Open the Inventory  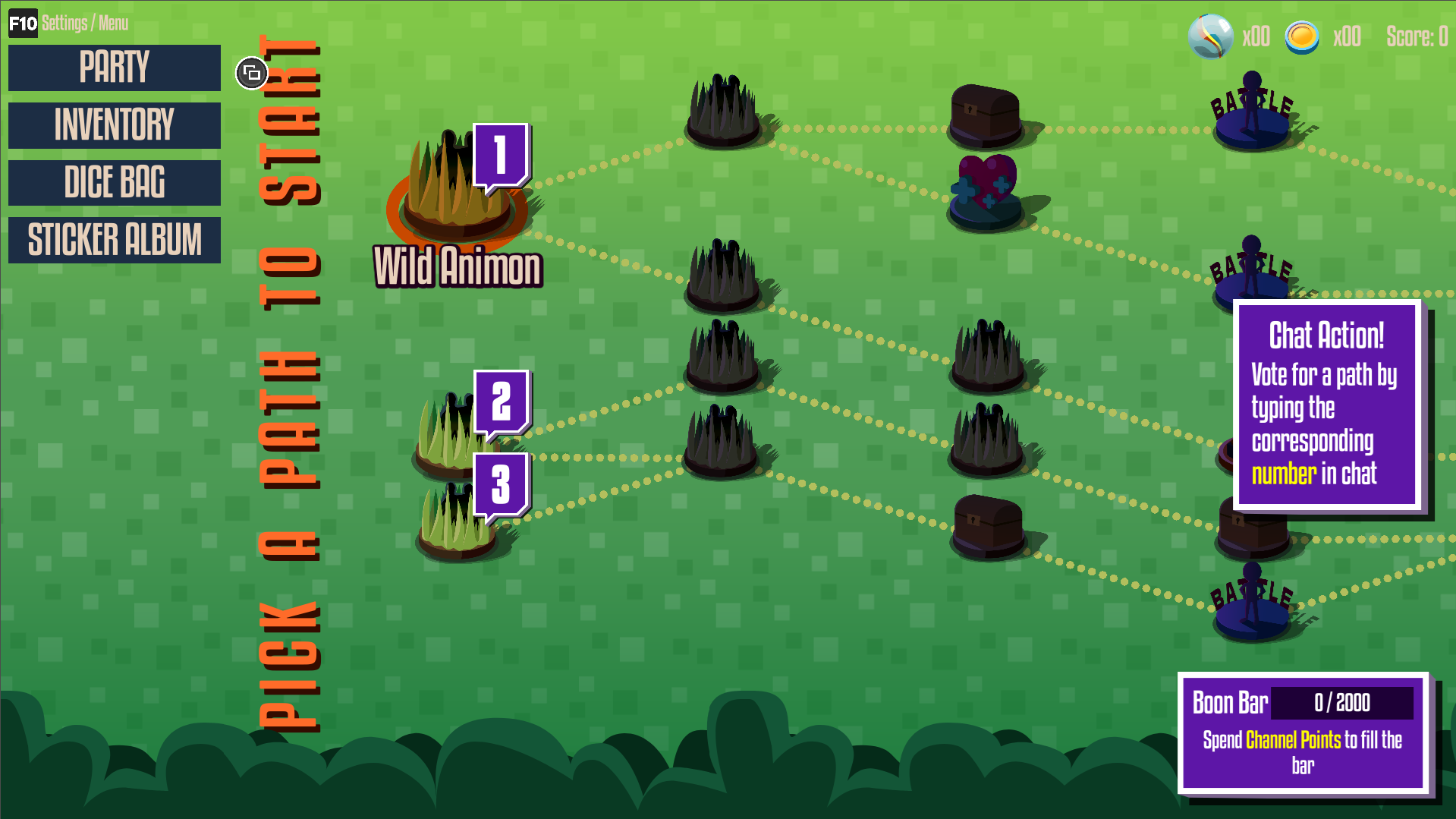click(114, 125)
